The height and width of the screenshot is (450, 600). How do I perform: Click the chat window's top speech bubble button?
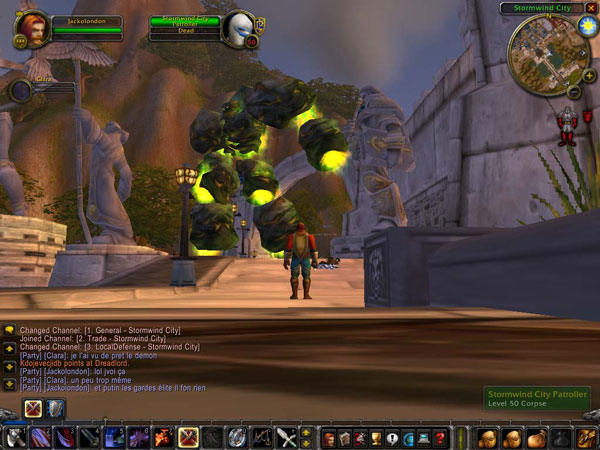(x=9, y=329)
